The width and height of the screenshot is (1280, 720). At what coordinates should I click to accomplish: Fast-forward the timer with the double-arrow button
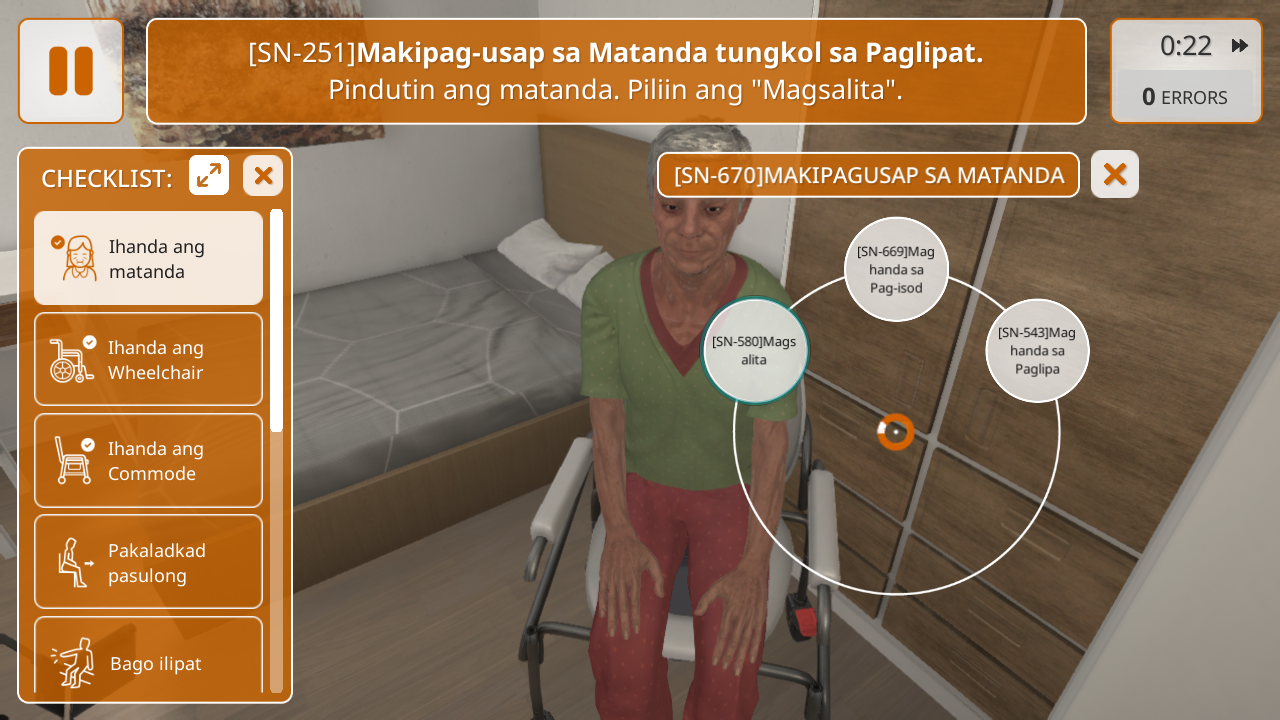[x=1240, y=46]
